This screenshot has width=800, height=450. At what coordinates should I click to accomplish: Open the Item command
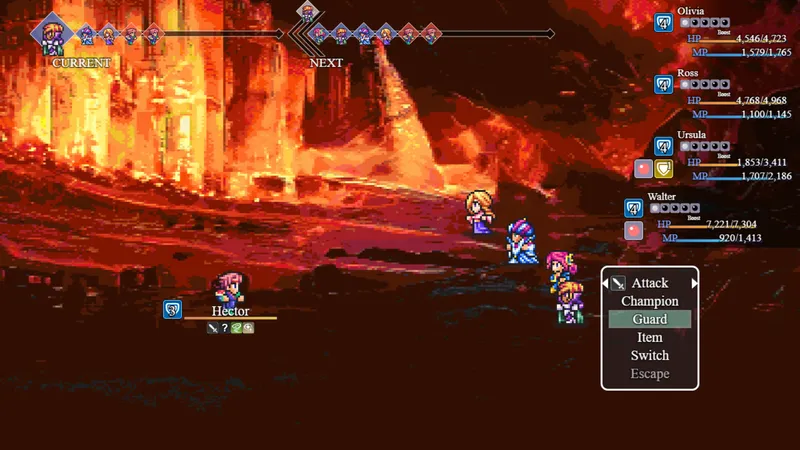pos(649,337)
